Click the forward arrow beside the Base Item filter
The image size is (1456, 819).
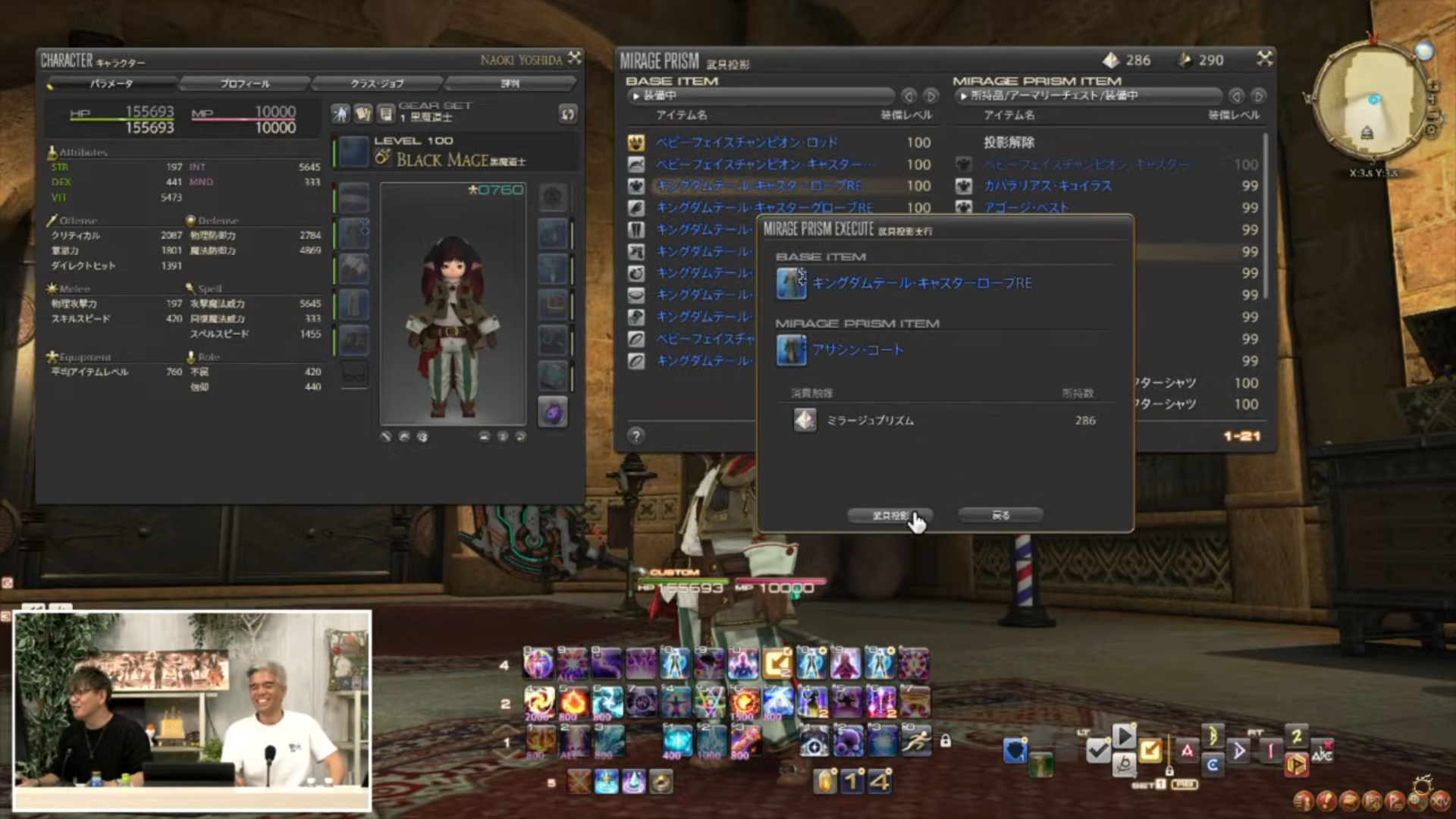pos(931,96)
